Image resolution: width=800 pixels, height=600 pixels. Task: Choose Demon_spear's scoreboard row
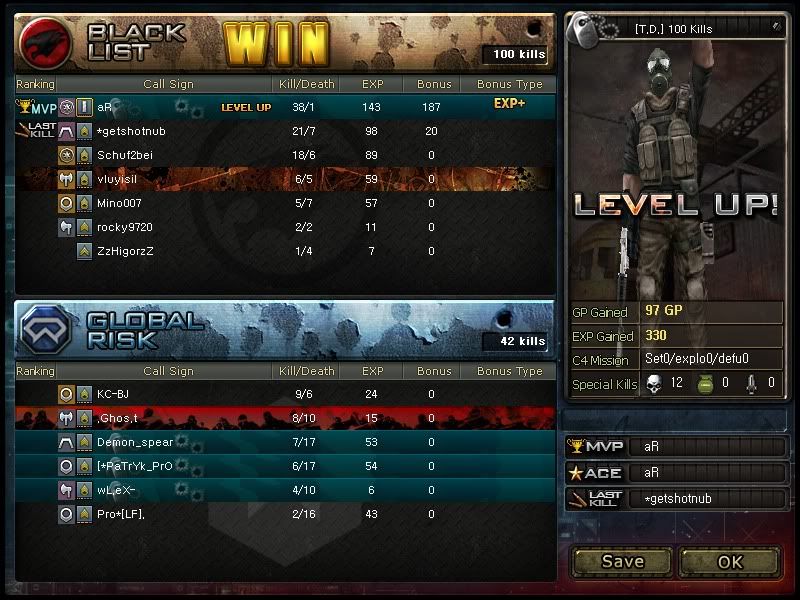(x=135, y=442)
